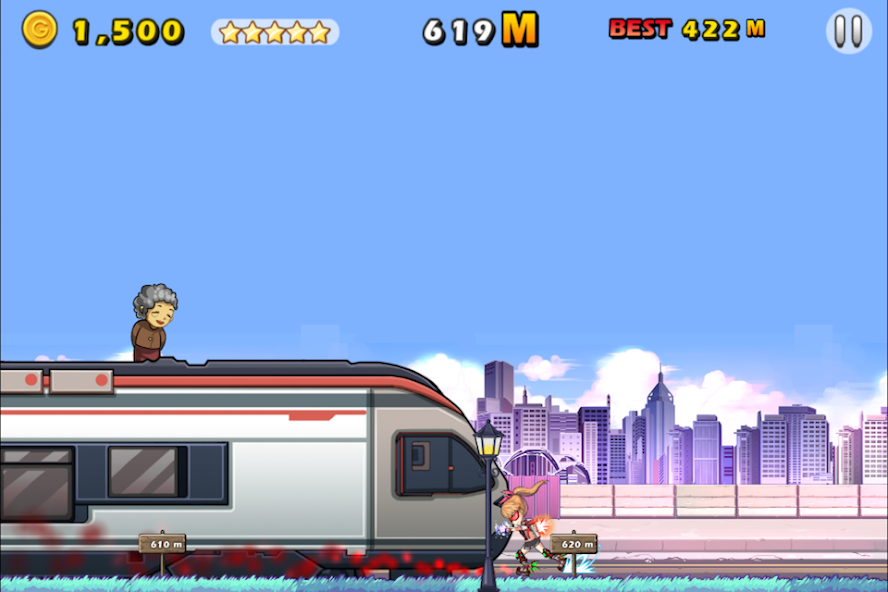This screenshot has width=888, height=592.
Task: Pause the game with the pause button
Action: tap(848, 31)
